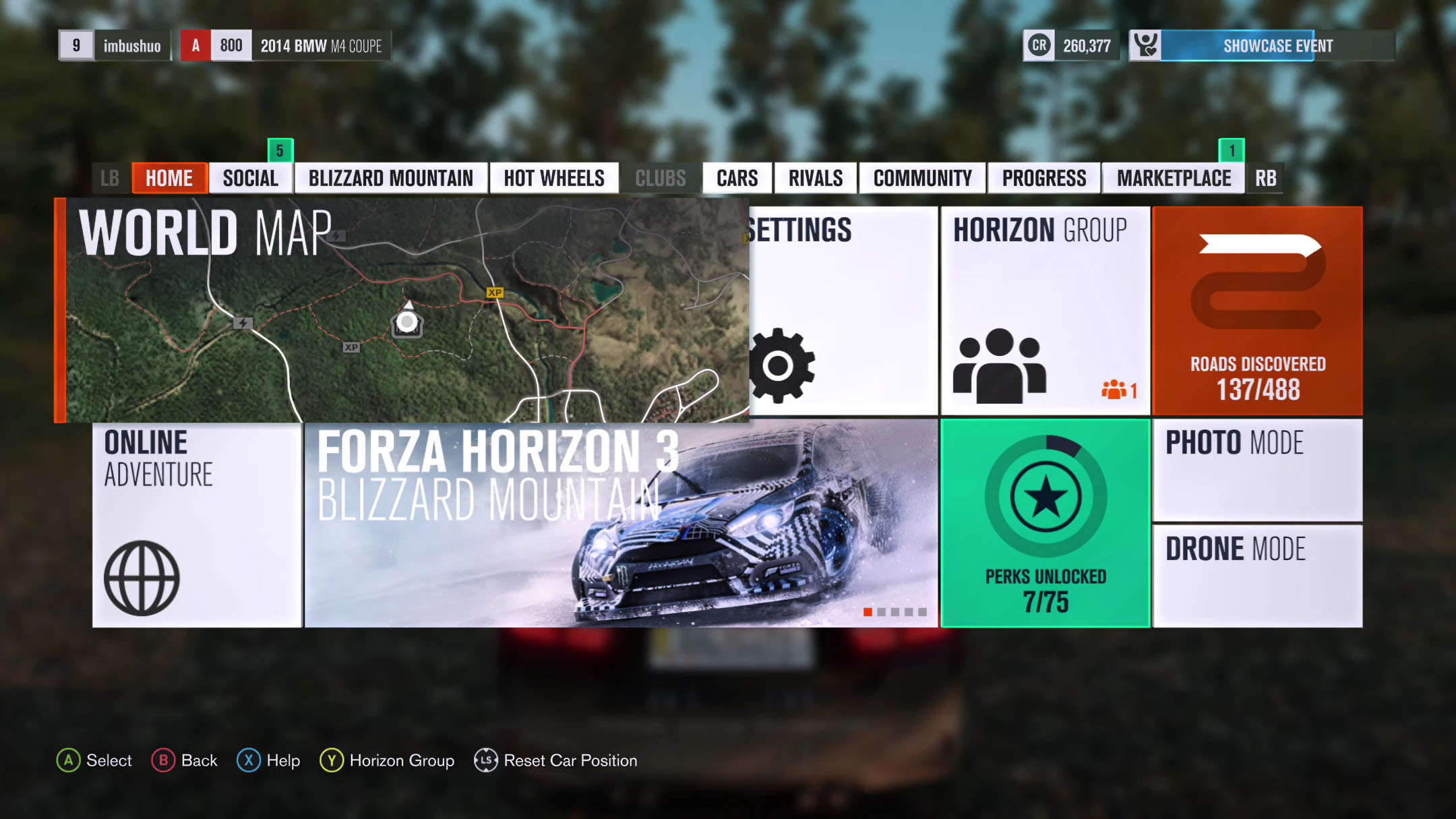Enter Photo Mode
The image size is (1456, 819).
tap(1257, 470)
